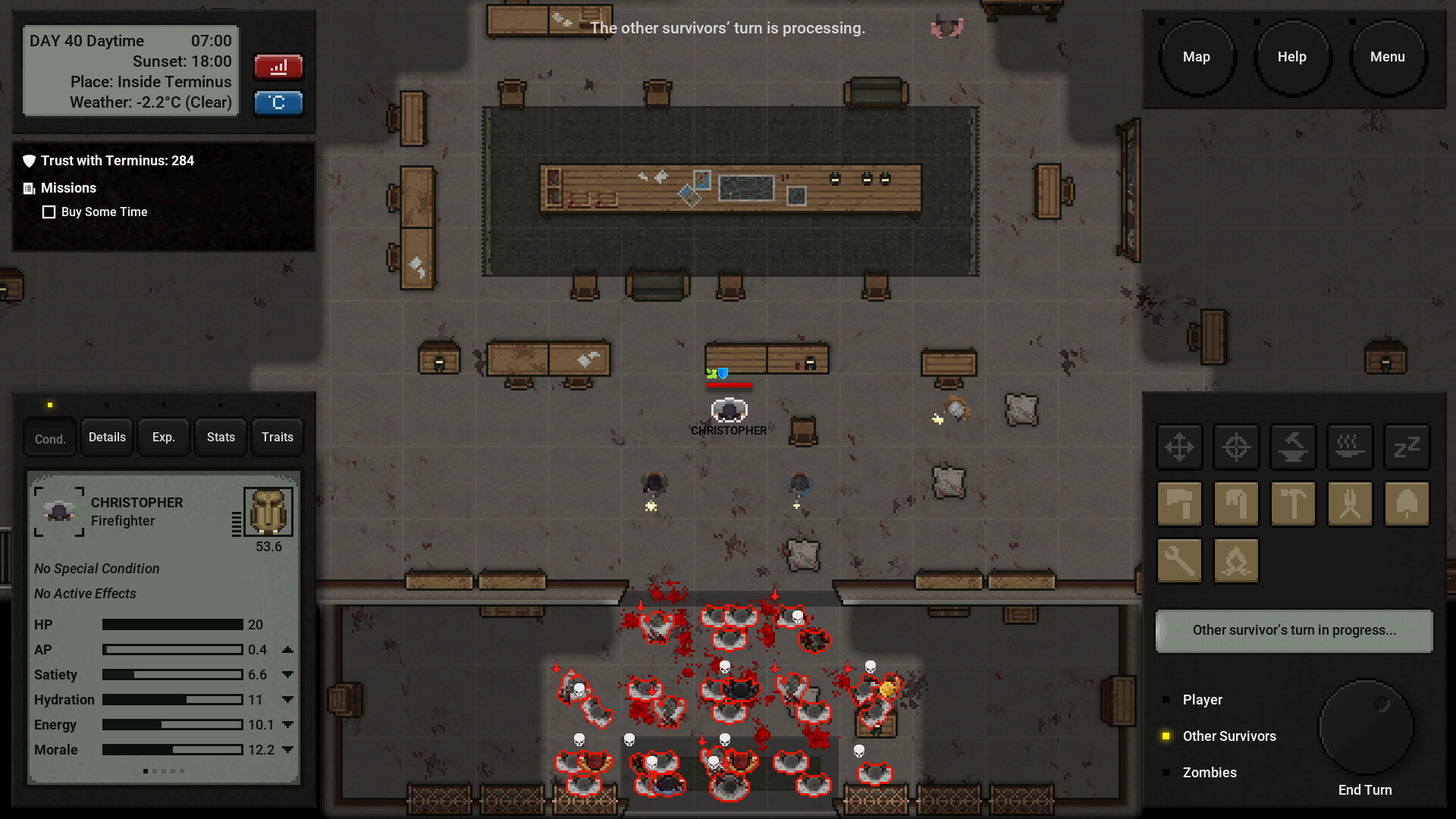Open the wrench repair icon
The image size is (1456, 819).
(1180, 561)
